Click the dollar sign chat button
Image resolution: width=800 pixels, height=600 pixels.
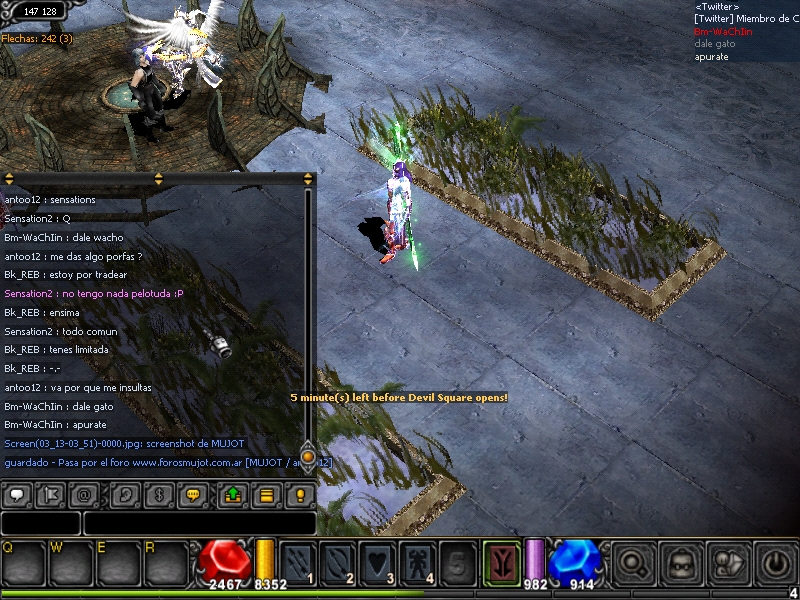coord(158,494)
